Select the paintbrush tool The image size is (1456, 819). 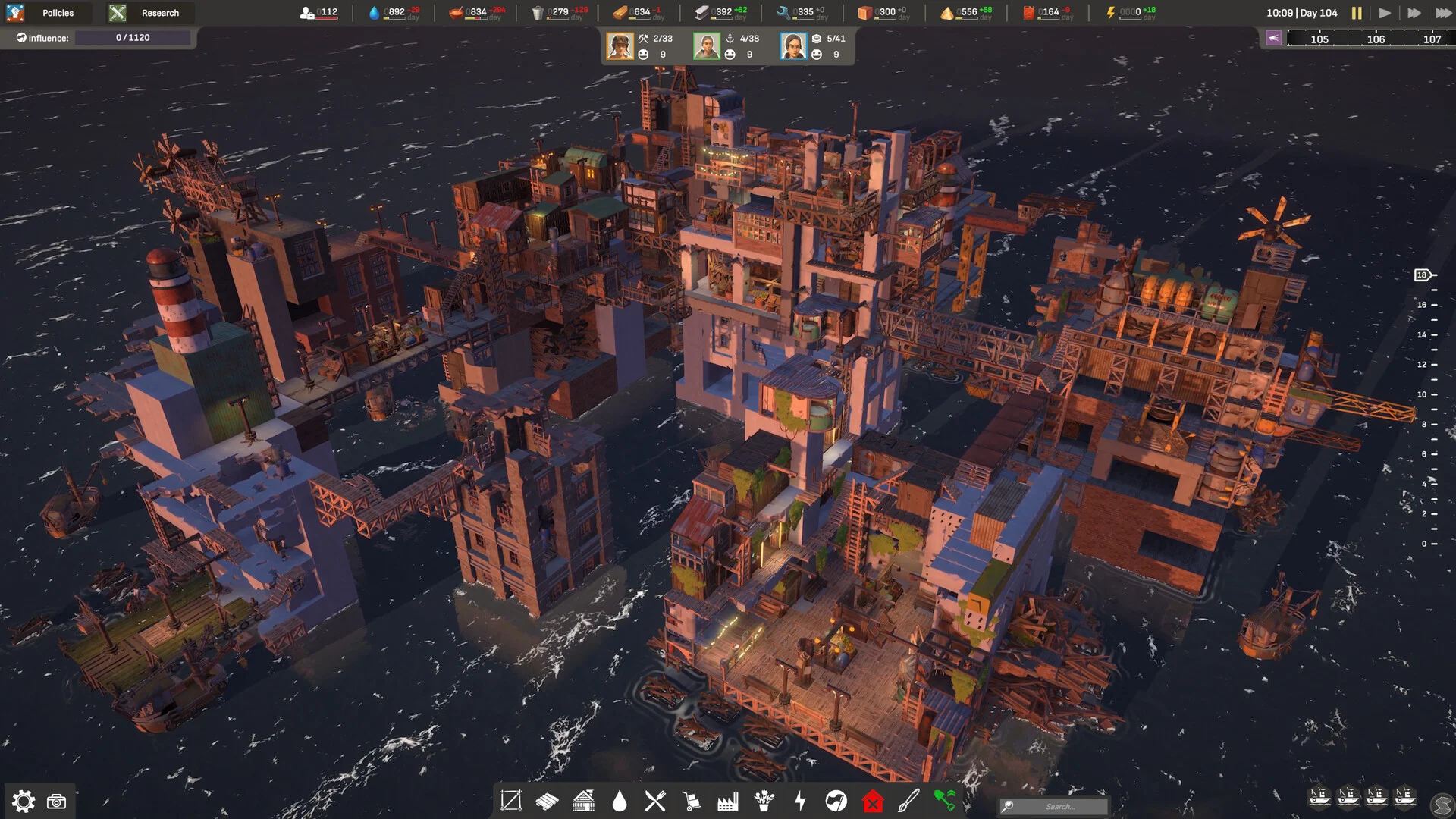pos(908,801)
